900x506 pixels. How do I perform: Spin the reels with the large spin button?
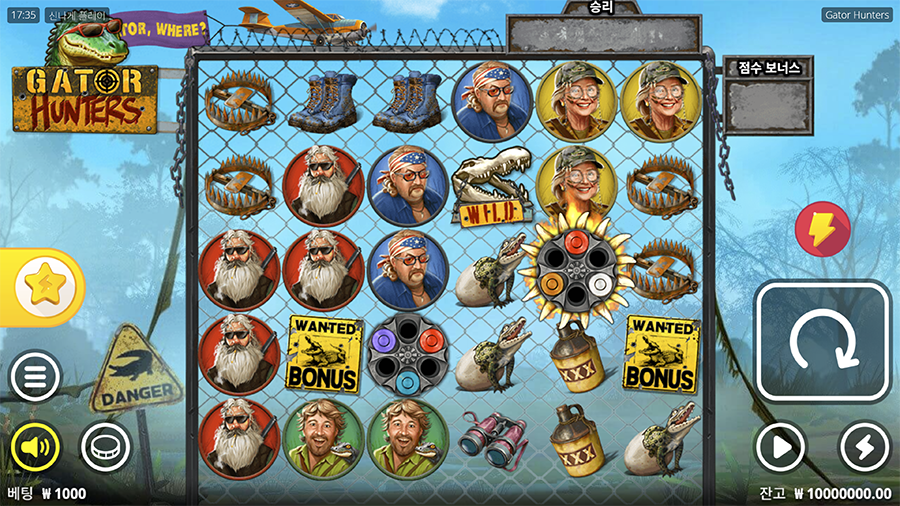point(822,342)
